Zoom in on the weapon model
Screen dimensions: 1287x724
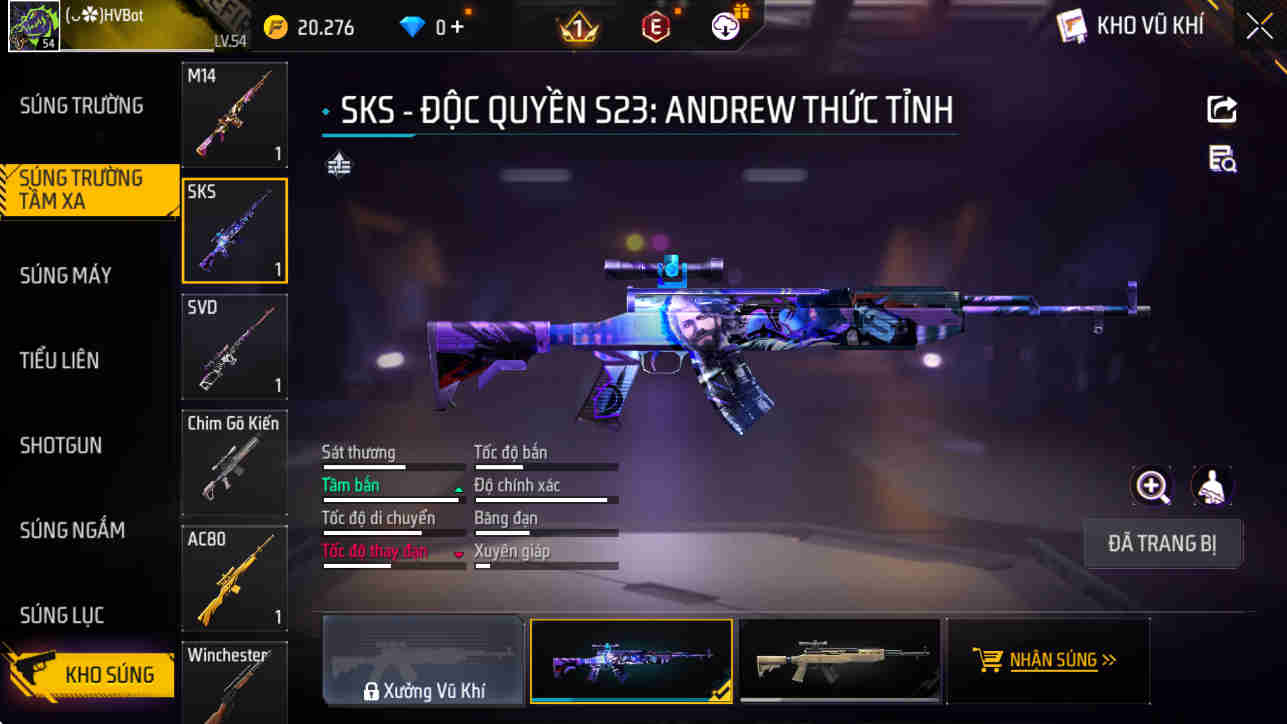click(1152, 489)
